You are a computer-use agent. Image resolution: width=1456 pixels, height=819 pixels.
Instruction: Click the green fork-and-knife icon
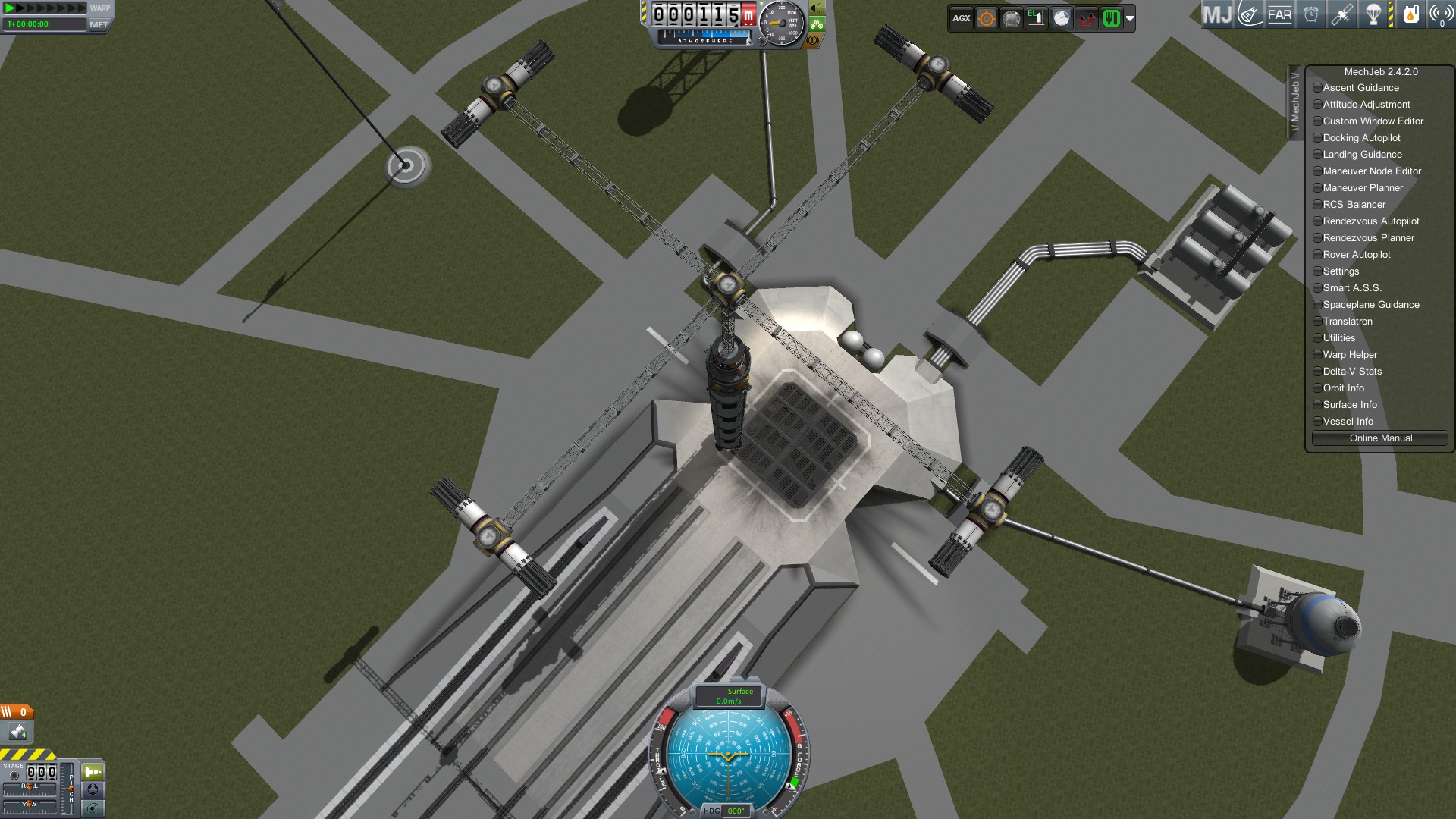(1111, 18)
